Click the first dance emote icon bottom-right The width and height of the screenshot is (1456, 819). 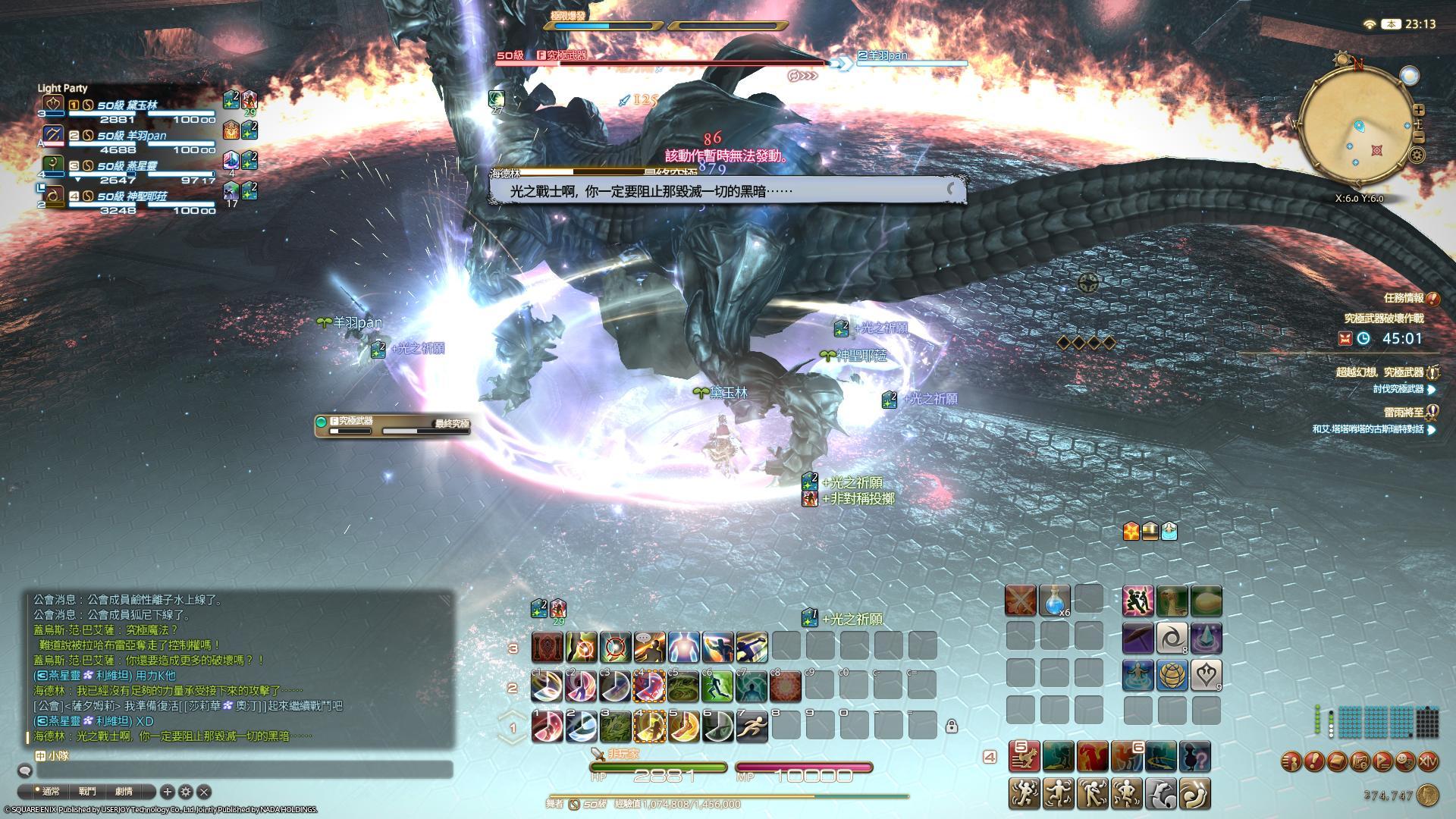[x=1025, y=793]
